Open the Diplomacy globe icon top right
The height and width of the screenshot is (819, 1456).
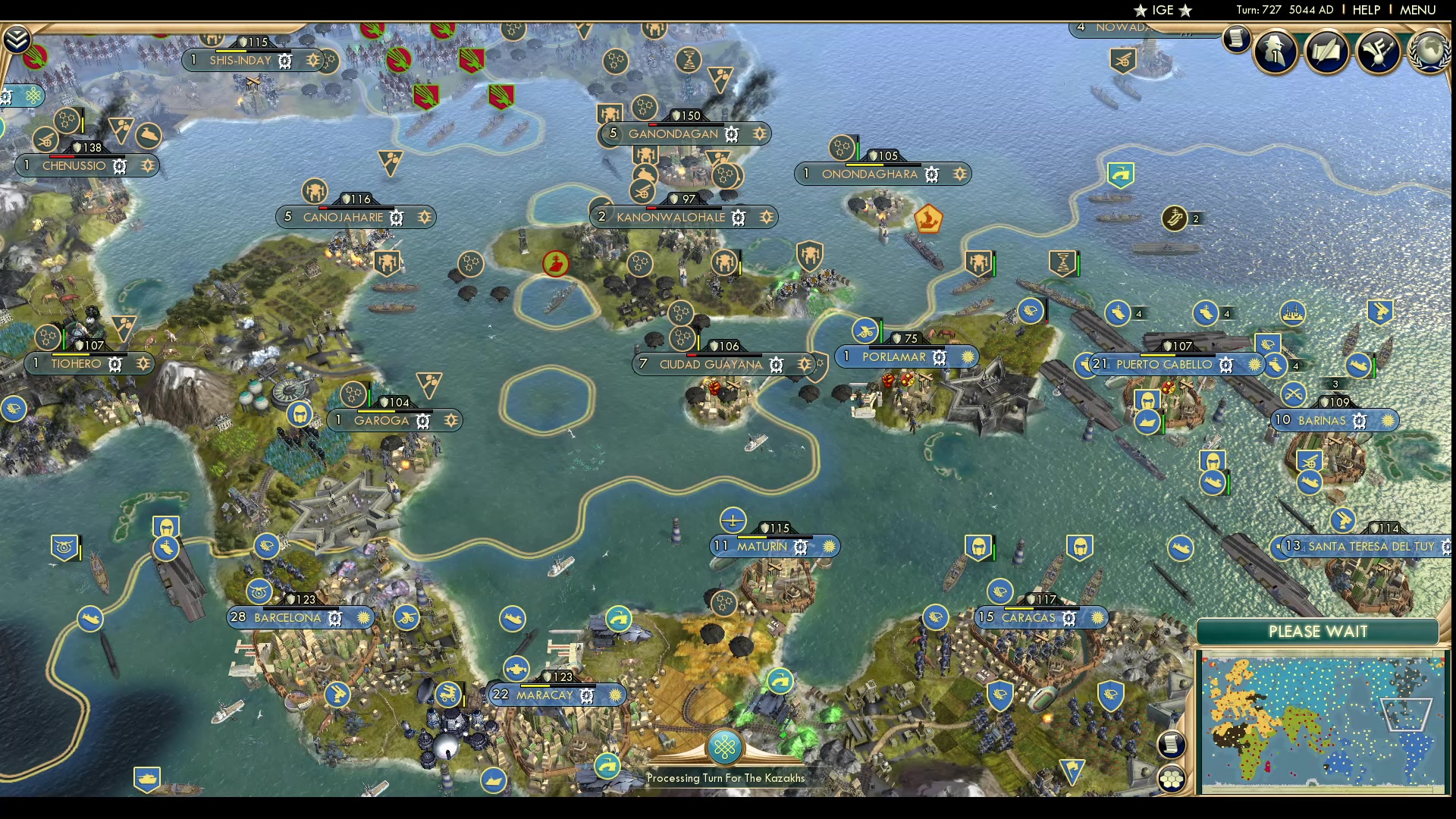tap(1430, 49)
